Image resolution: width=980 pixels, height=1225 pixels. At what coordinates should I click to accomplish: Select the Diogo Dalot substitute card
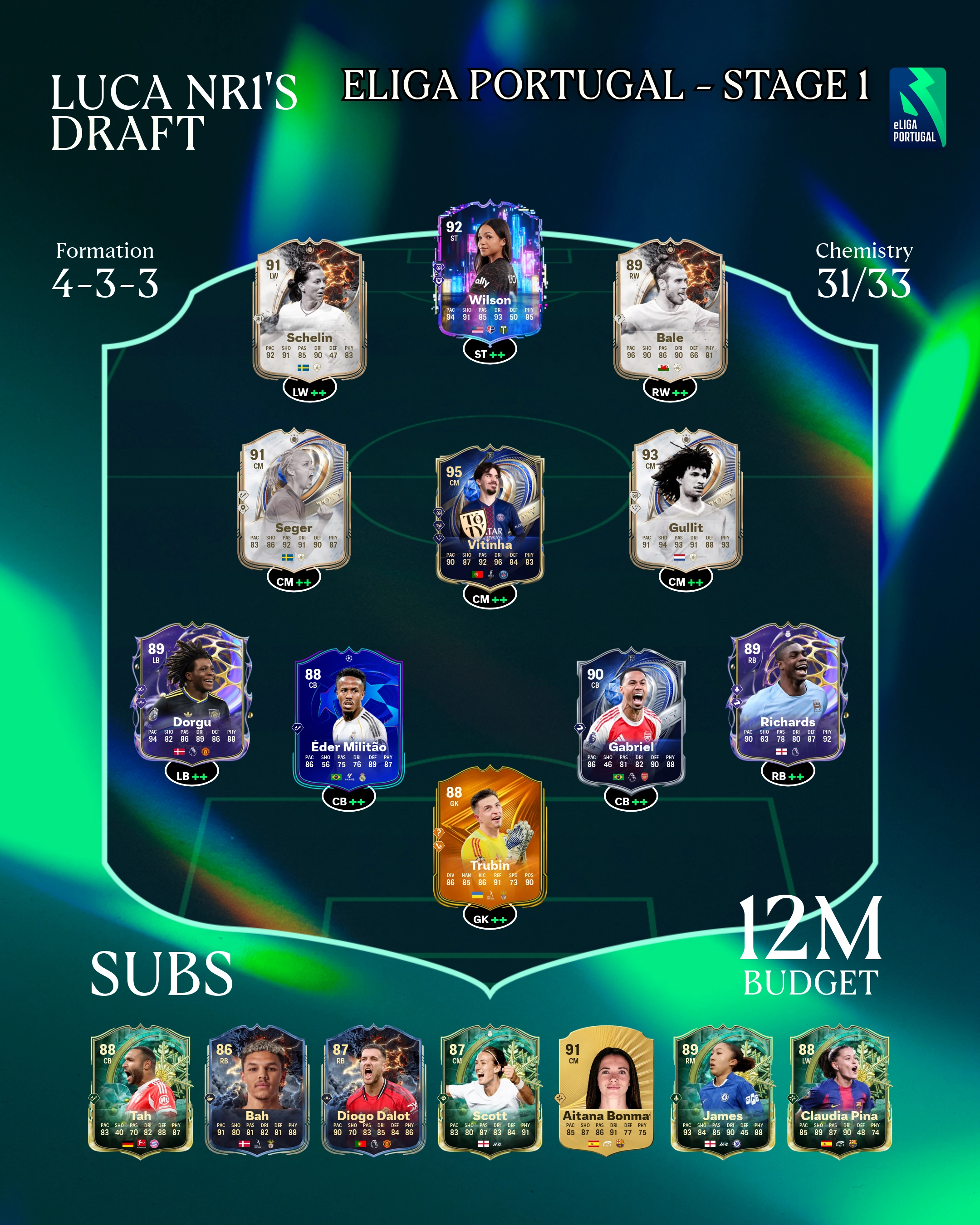tap(373, 1091)
